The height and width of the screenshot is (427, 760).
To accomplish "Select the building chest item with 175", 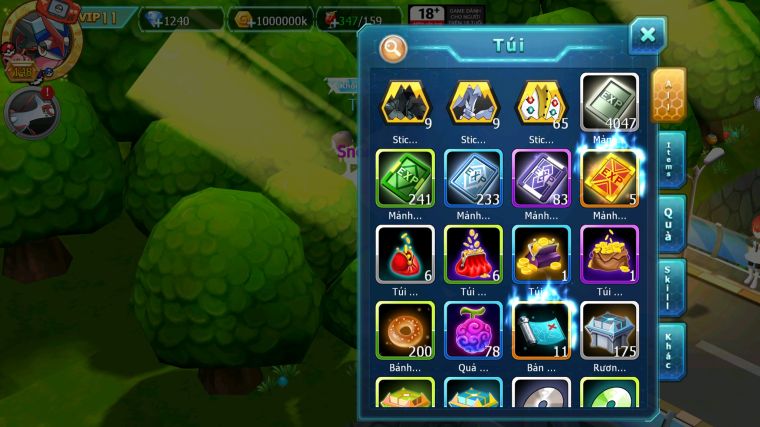I will [609, 330].
